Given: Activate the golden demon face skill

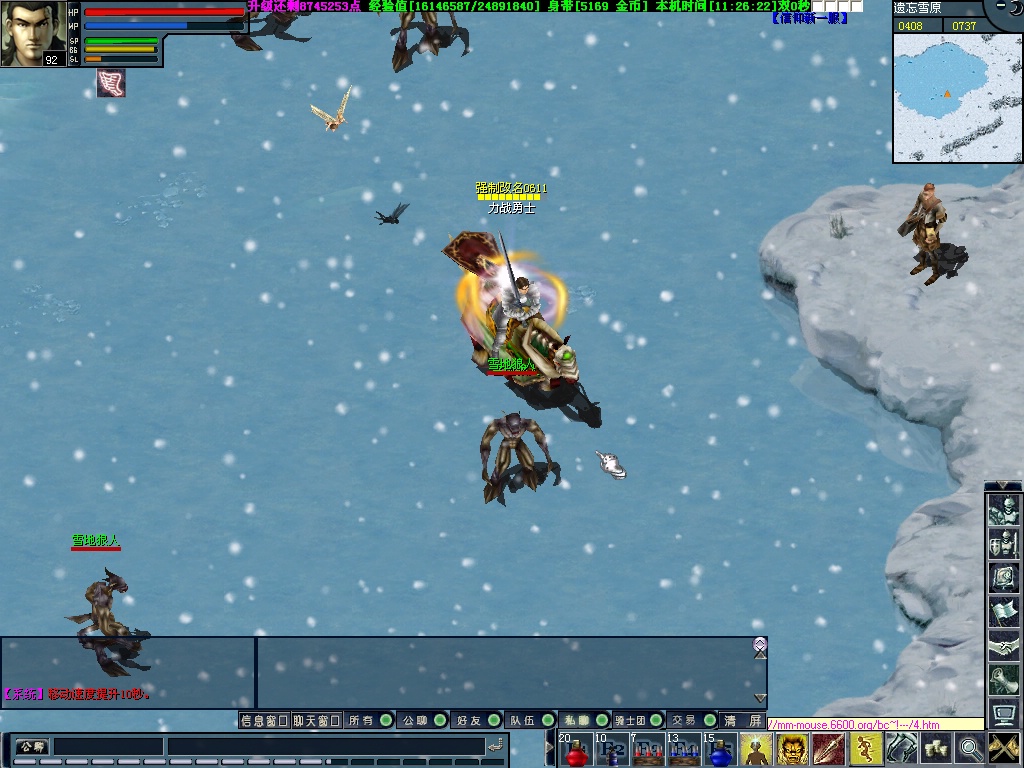Looking at the screenshot, I should 792,749.
